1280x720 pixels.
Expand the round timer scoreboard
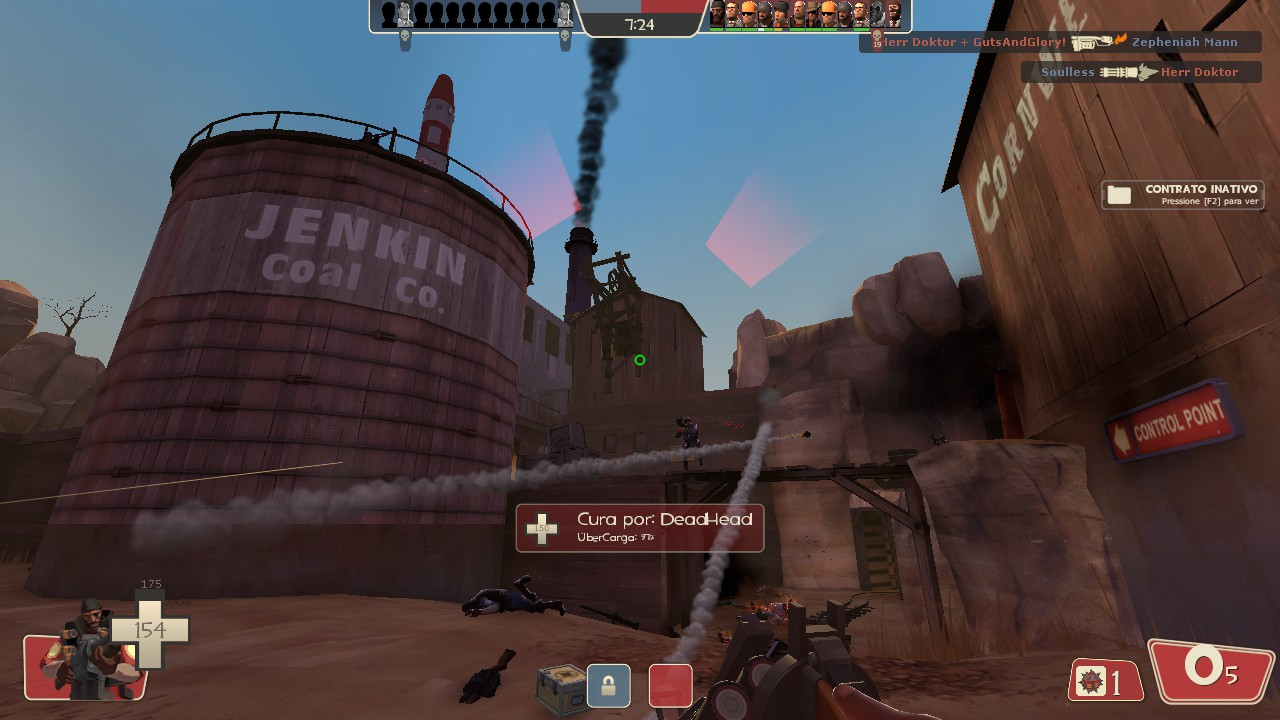pyautogui.click(x=643, y=25)
